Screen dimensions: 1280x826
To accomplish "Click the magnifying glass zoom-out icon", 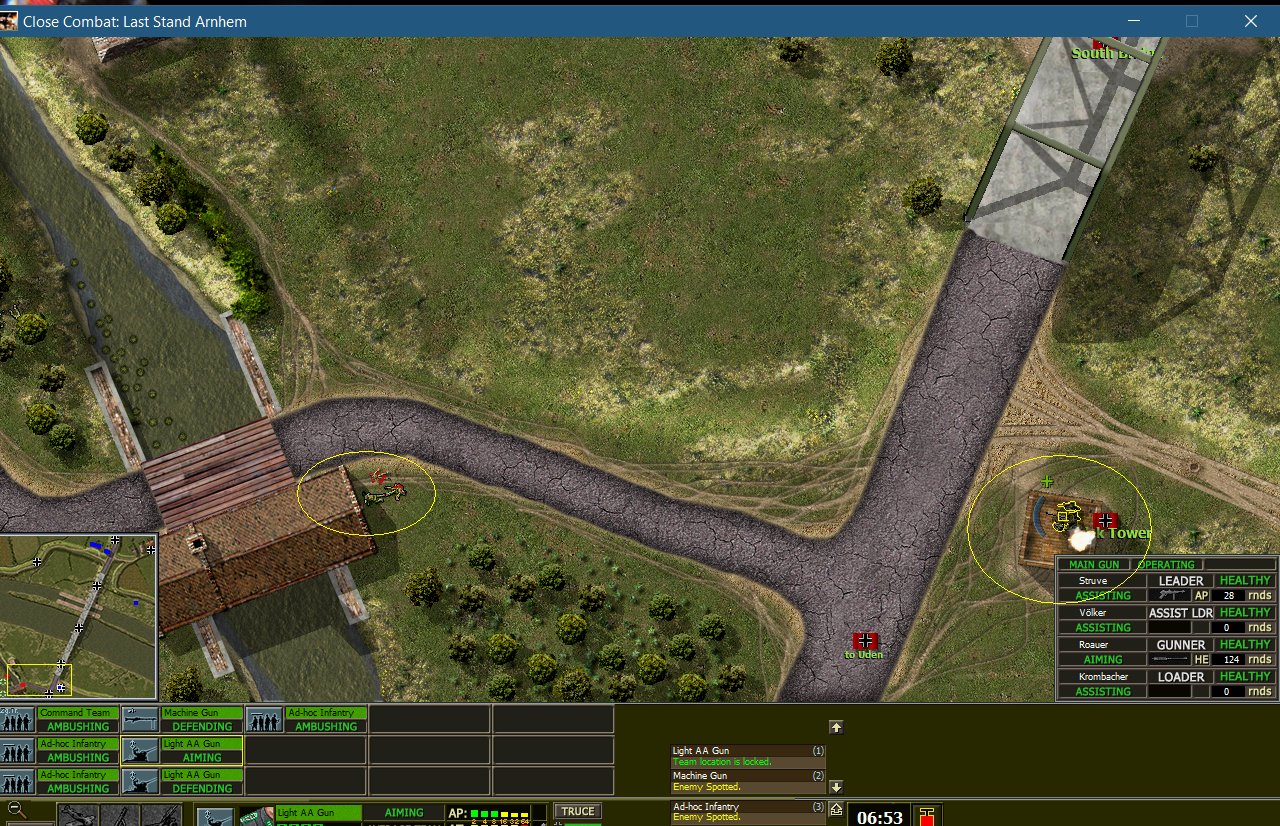I will pyautogui.click(x=16, y=811).
